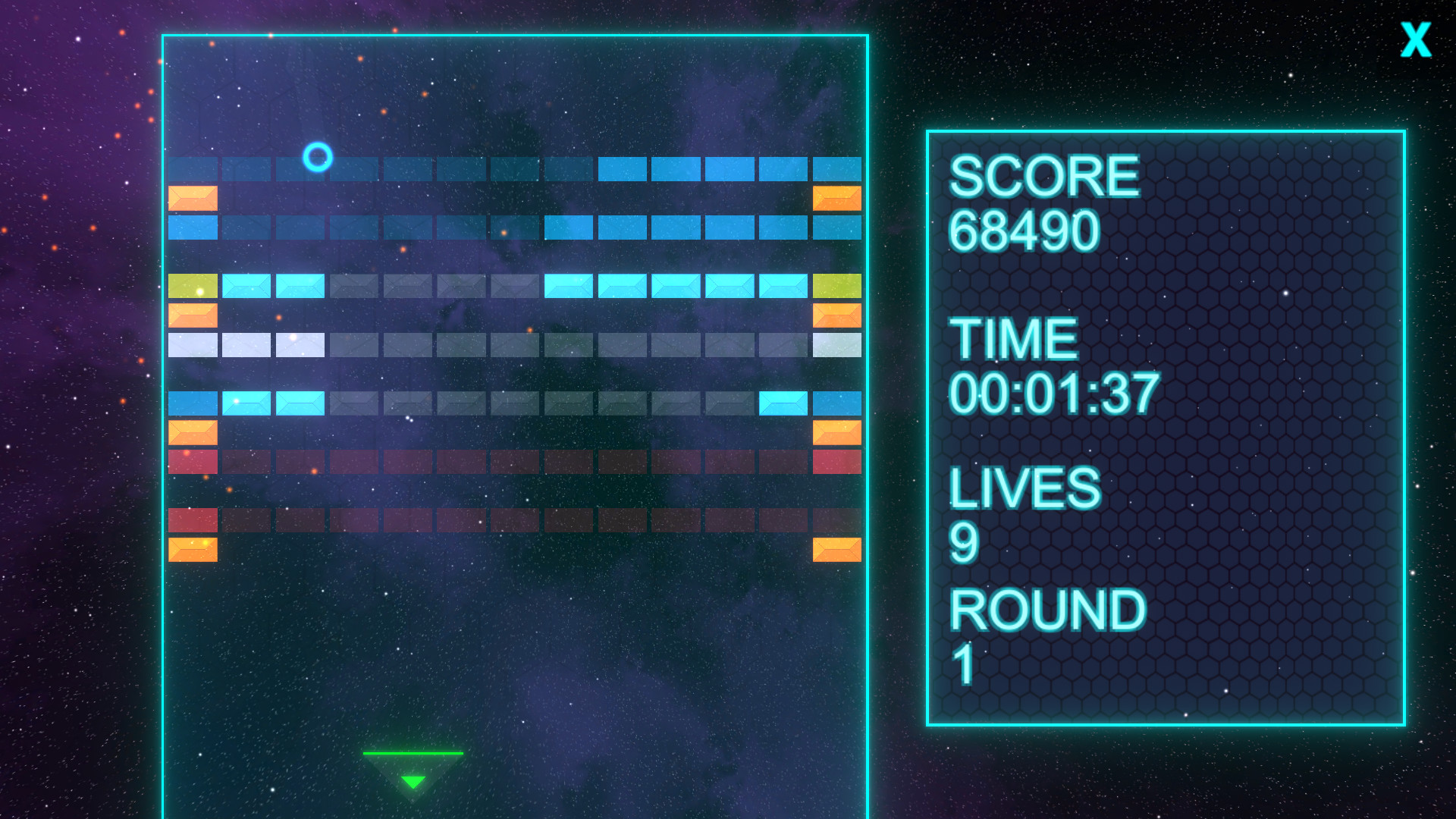Click the green paddle at the bottom

(413, 753)
